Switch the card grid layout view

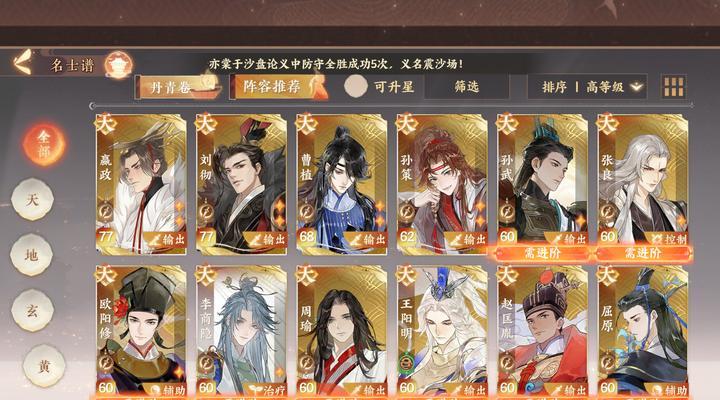[x=675, y=87]
